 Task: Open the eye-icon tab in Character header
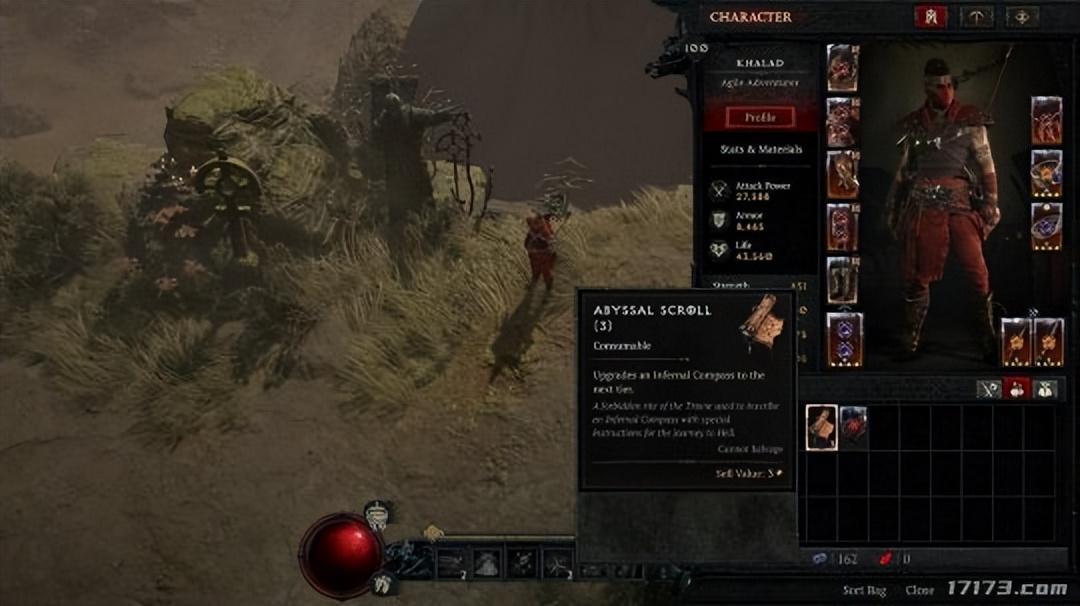click(x=1022, y=17)
